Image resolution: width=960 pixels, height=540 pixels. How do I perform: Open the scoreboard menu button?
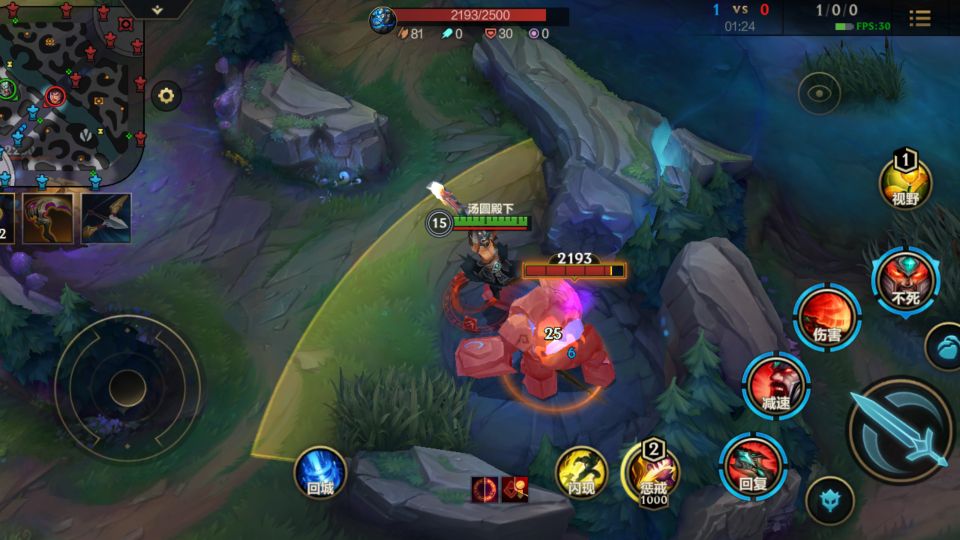pyautogui.click(x=920, y=18)
